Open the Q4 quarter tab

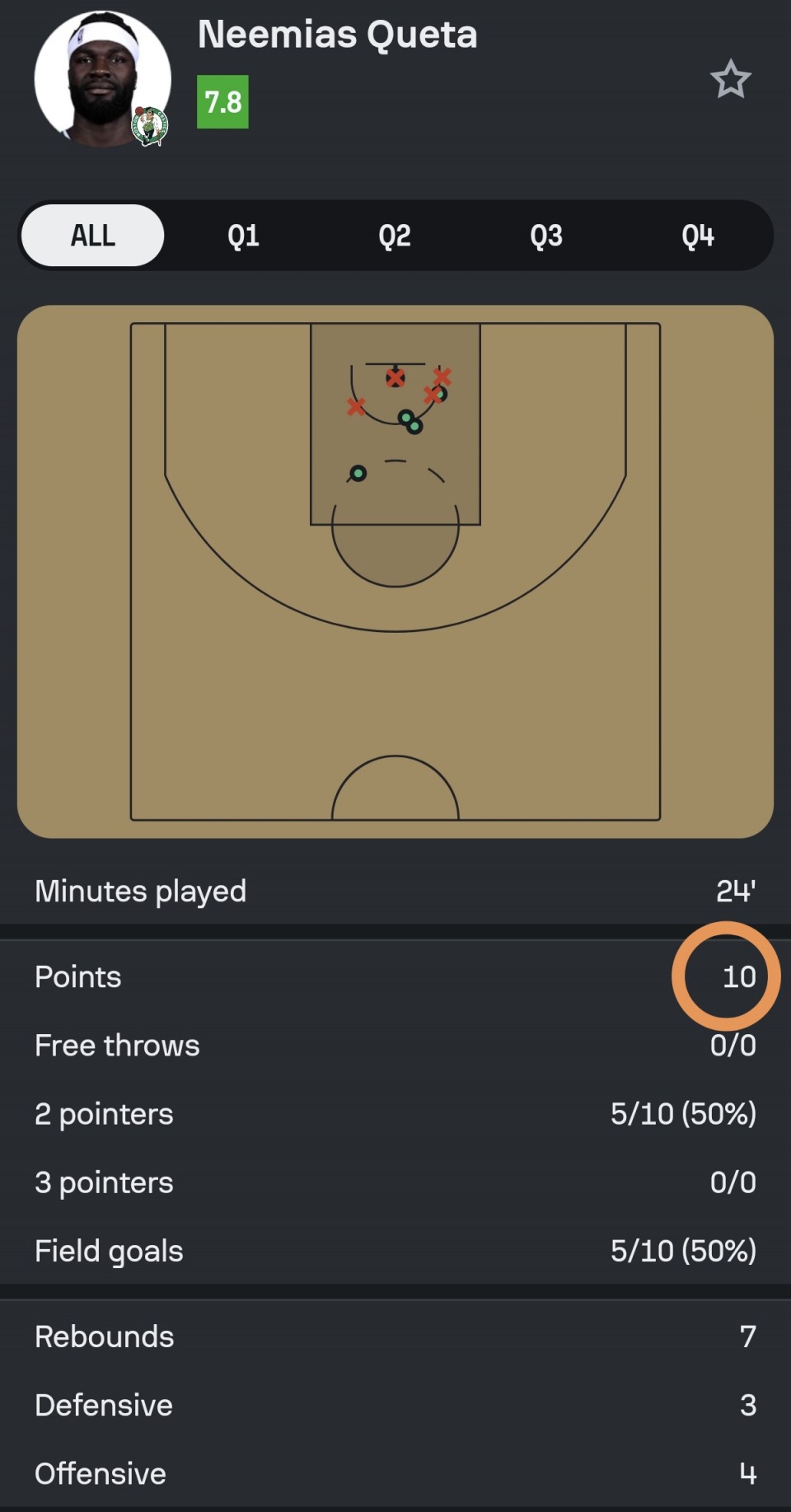click(697, 236)
